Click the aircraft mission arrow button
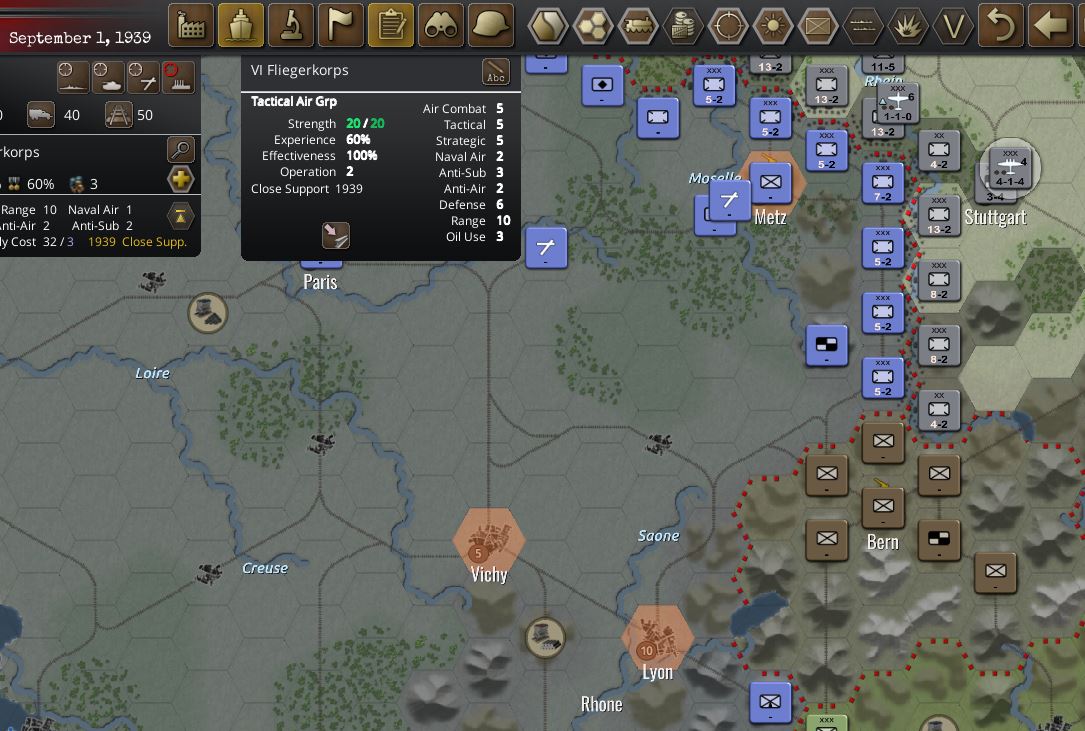This screenshot has width=1085, height=731. [336, 236]
